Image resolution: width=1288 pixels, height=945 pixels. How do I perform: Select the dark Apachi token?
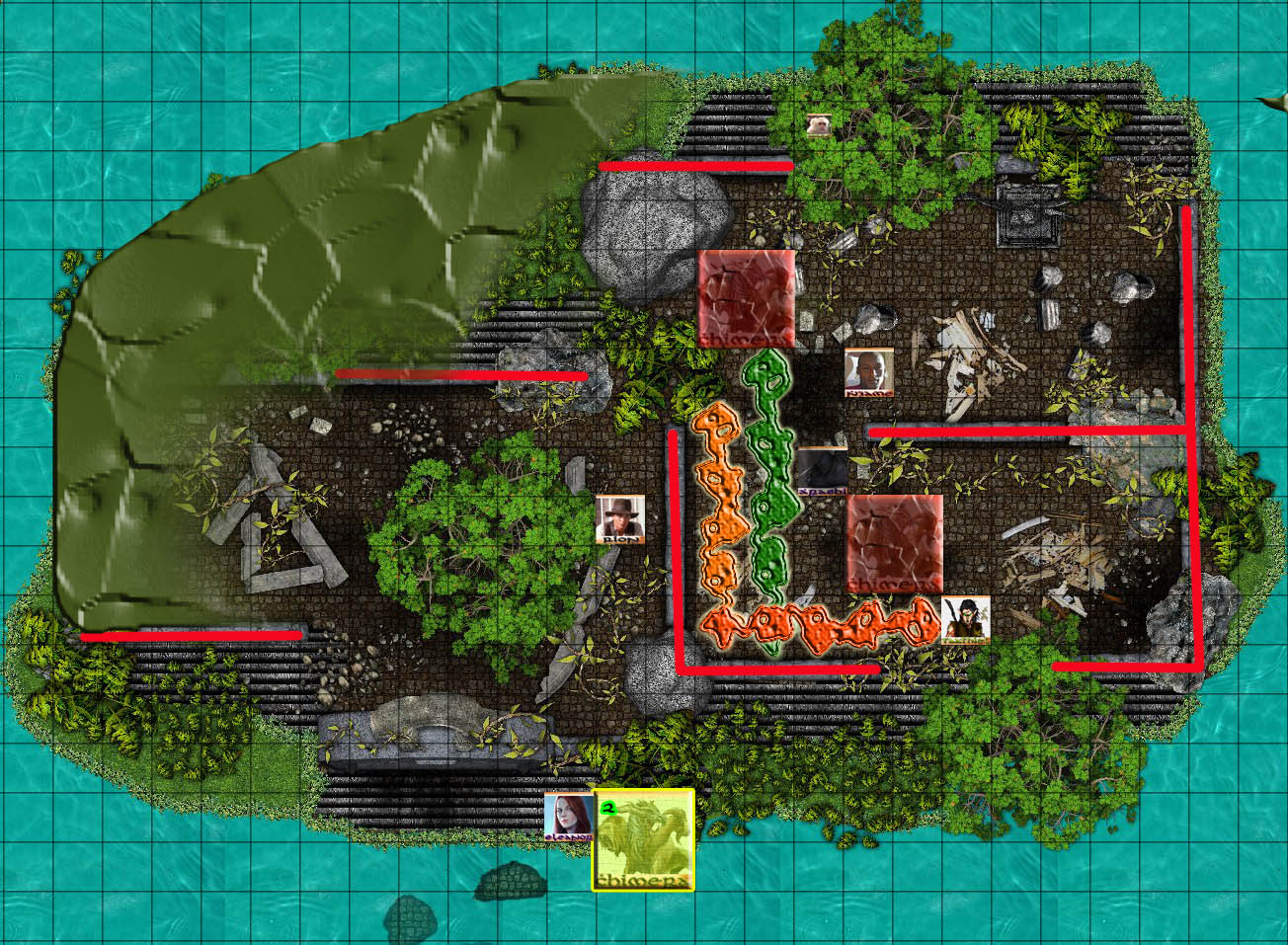(x=822, y=471)
